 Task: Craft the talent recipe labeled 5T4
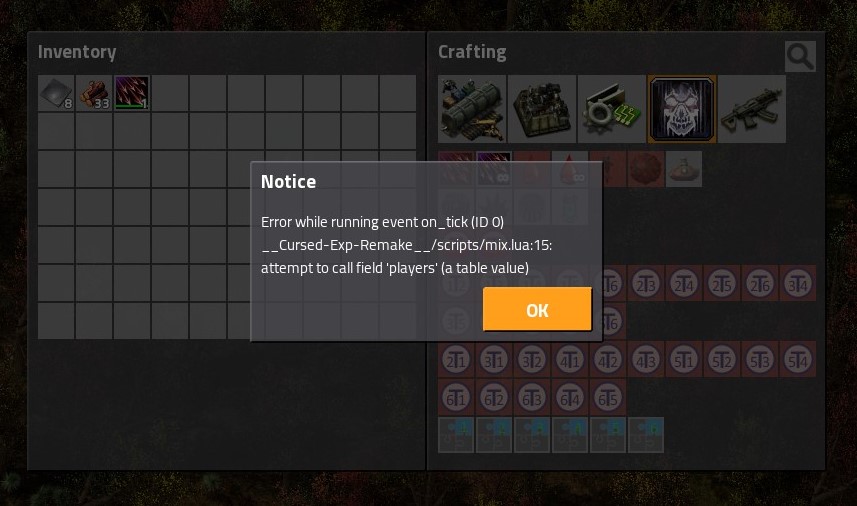coord(798,359)
